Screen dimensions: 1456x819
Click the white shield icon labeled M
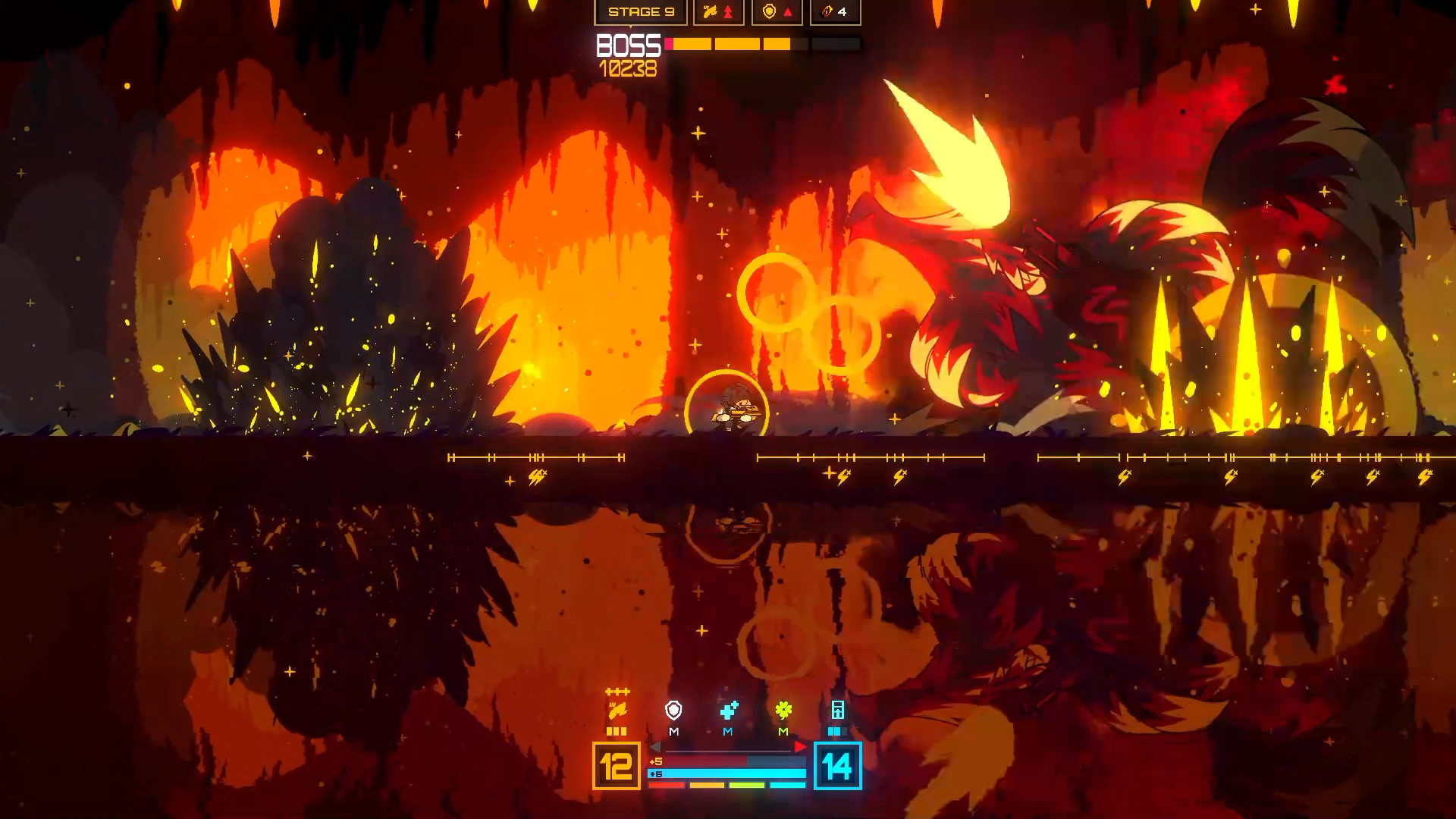coord(673,711)
